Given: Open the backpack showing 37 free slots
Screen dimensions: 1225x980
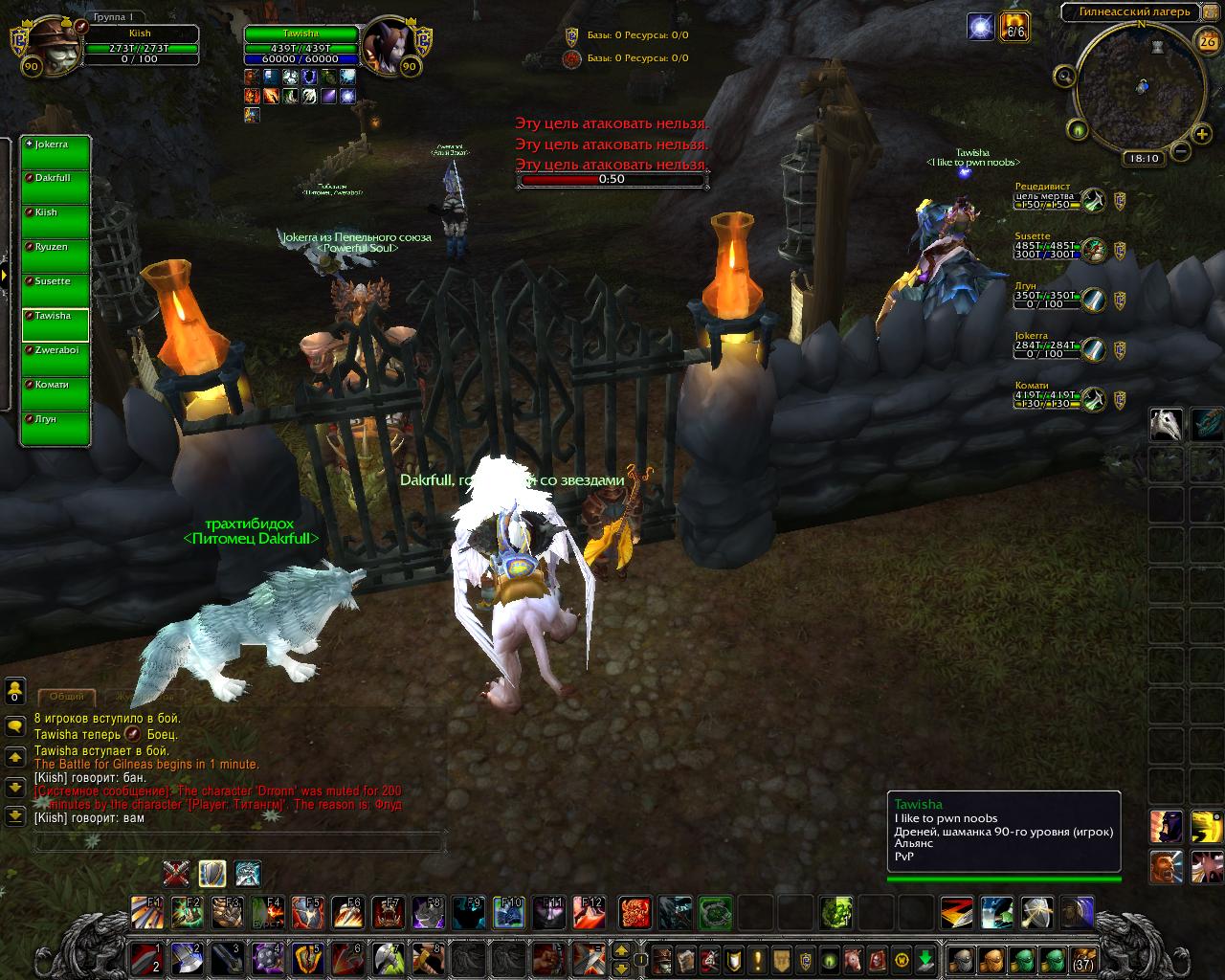Looking at the screenshot, I should [x=1082, y=959].
